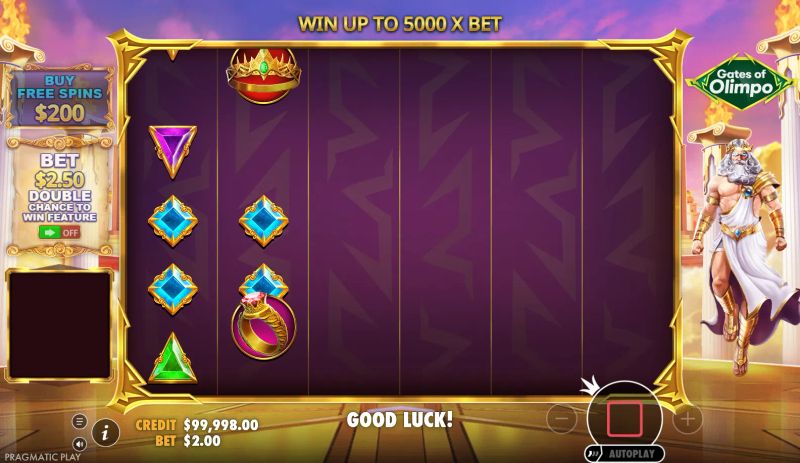
Task: Buy free spins for $200
Action: (59, 98)
